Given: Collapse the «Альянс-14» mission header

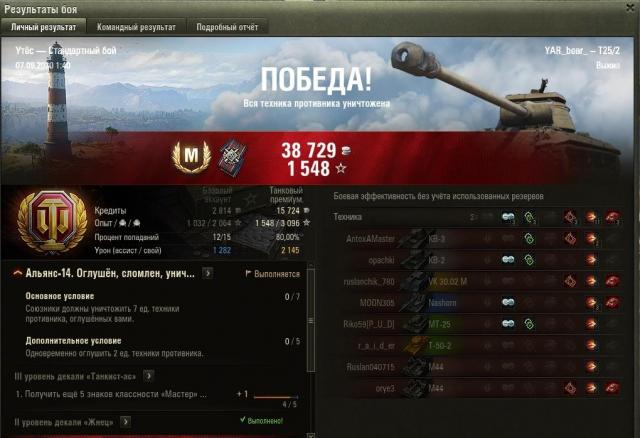Looking at the screenshot, I should (17, 273).
